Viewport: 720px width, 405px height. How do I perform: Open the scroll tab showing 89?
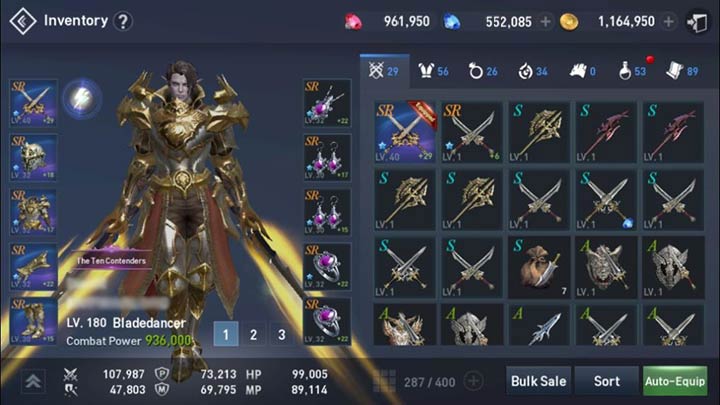pyautogui.click(x=684, y=71)
